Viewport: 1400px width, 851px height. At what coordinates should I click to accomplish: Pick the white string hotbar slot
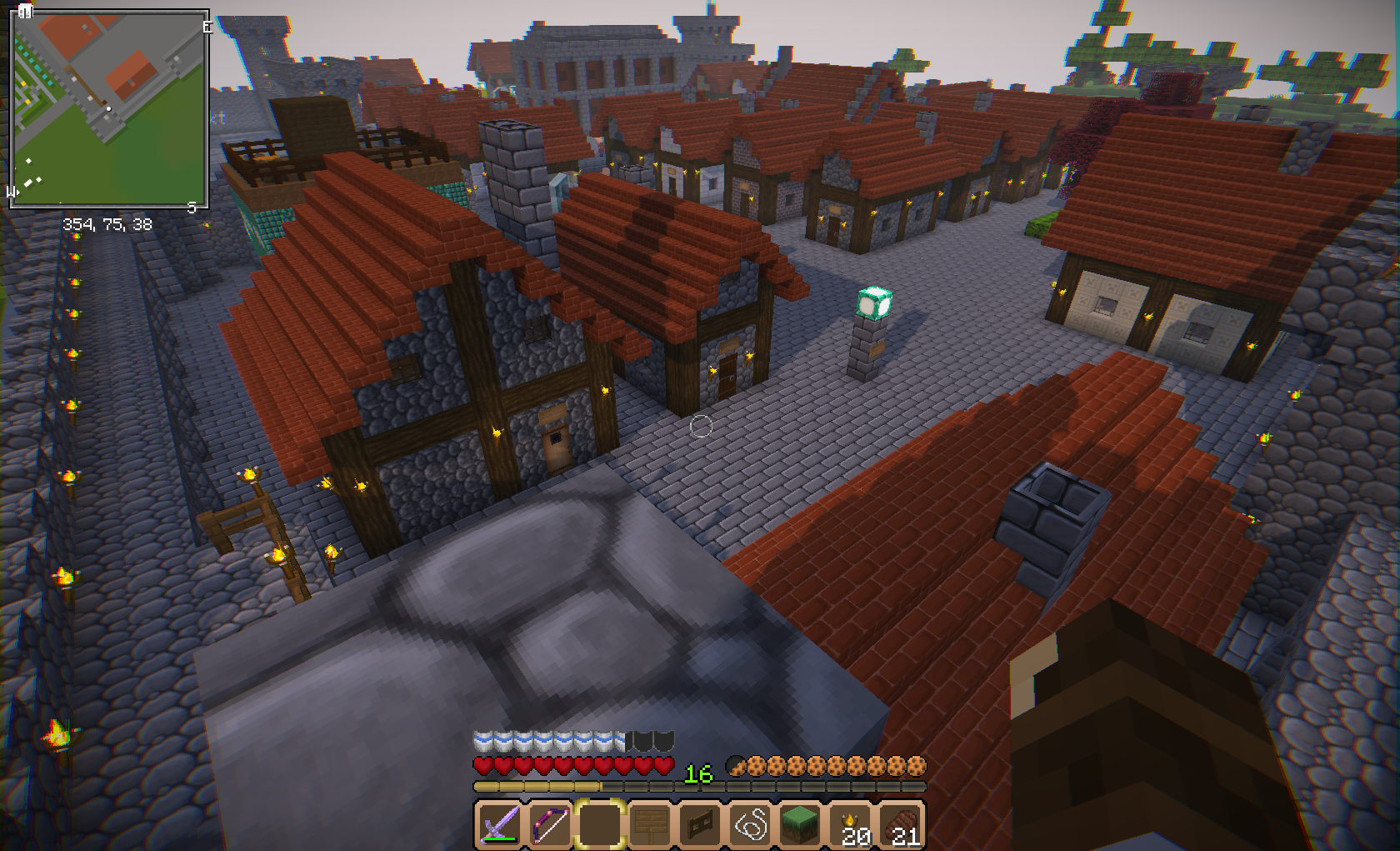[x=751, y=824]
